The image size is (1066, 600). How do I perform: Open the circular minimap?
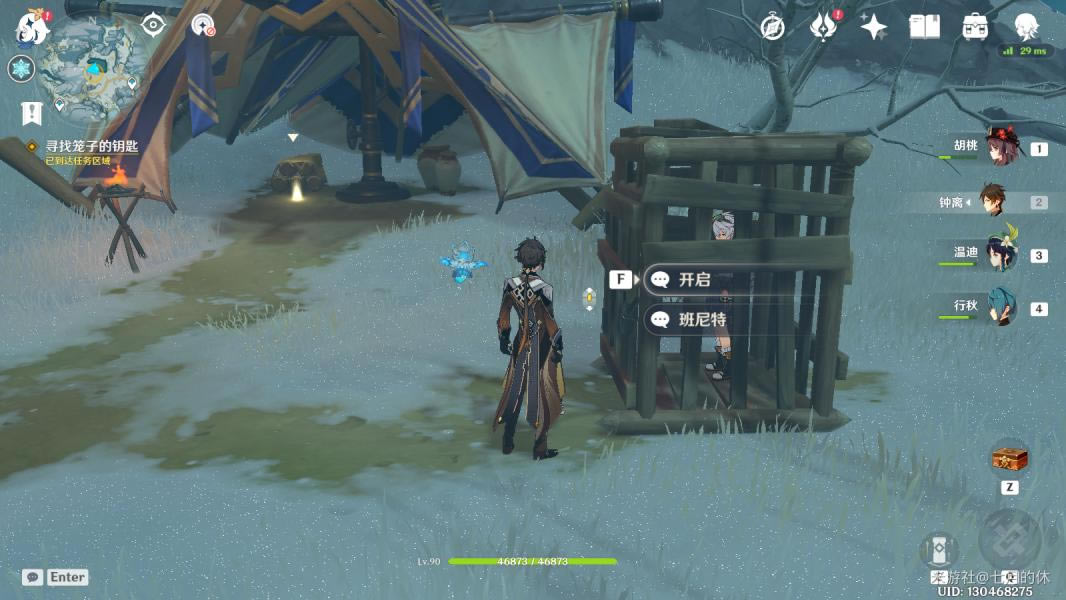94,68
